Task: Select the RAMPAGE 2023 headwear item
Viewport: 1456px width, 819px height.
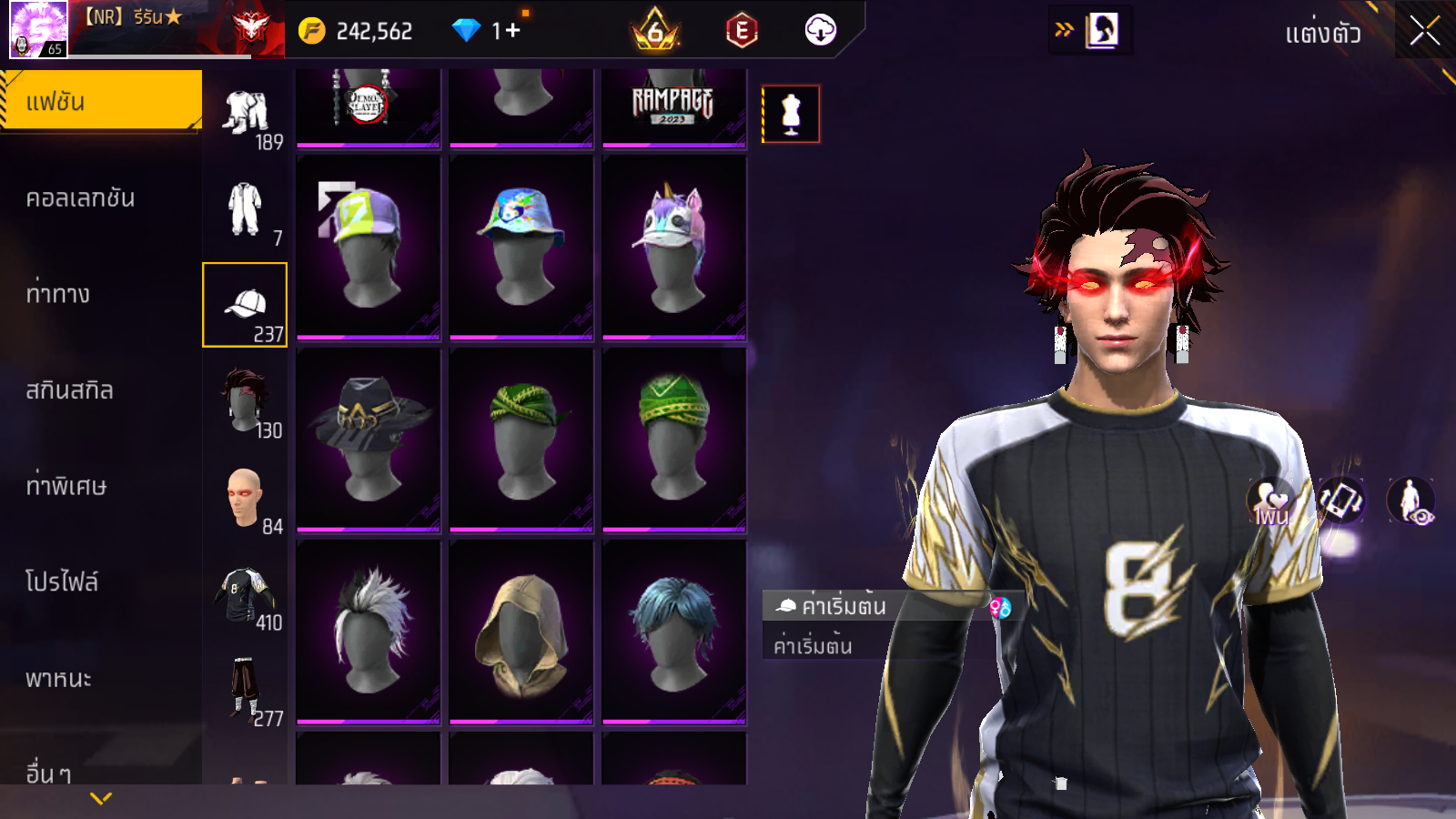Action: pos(674,106)
